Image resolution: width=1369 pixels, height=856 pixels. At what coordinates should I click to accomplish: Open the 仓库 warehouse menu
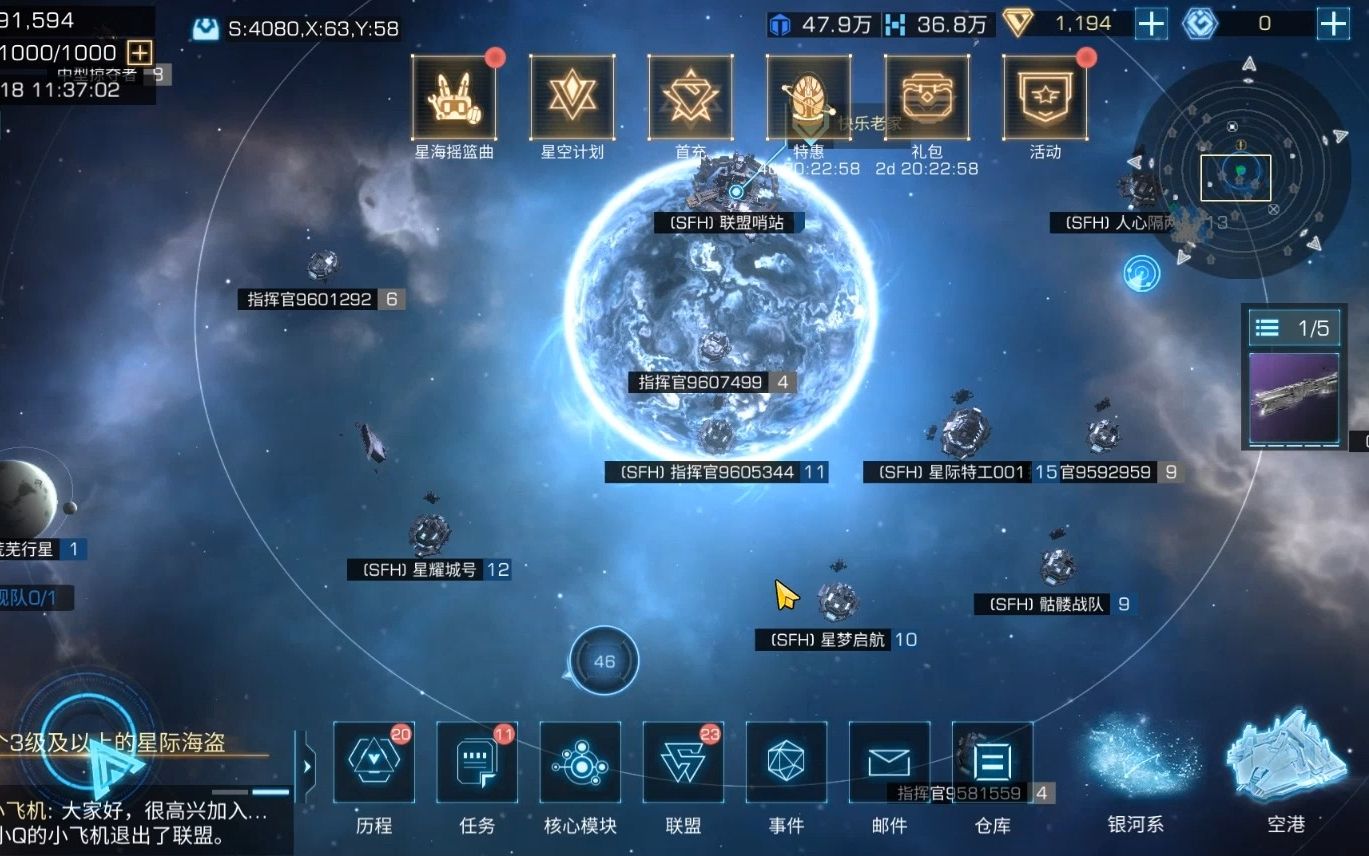tap(992, 764)
